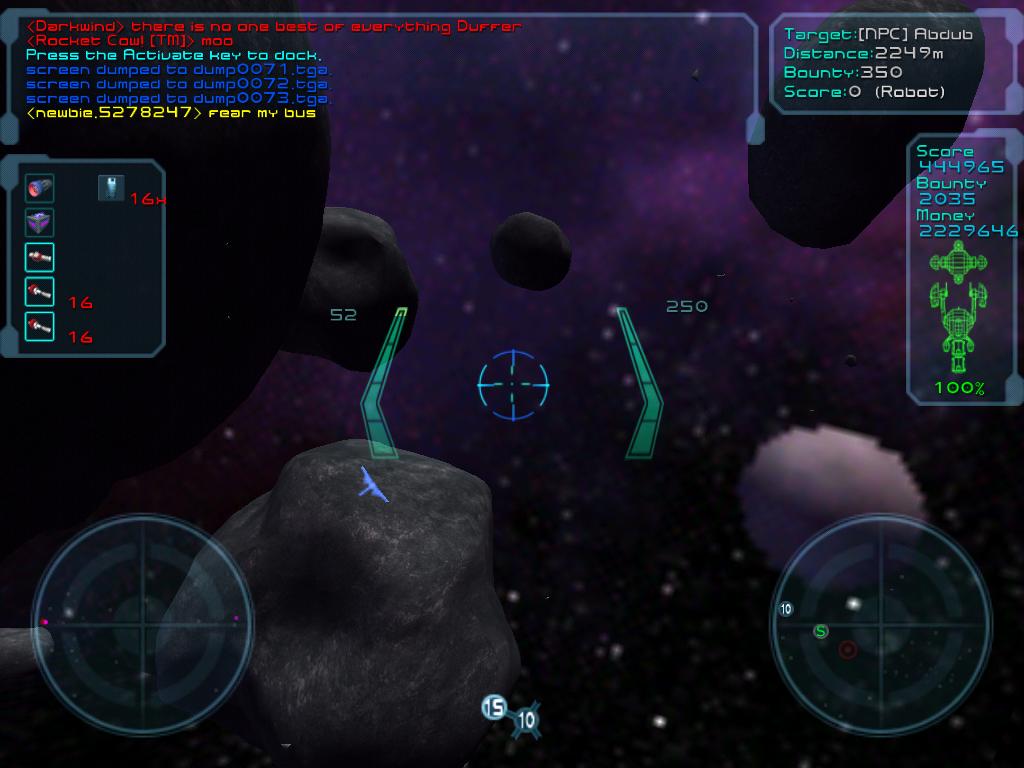Screen dimensions: 1024x768
Task: Click the blue canister equipment icon
Action: point(111,187)
